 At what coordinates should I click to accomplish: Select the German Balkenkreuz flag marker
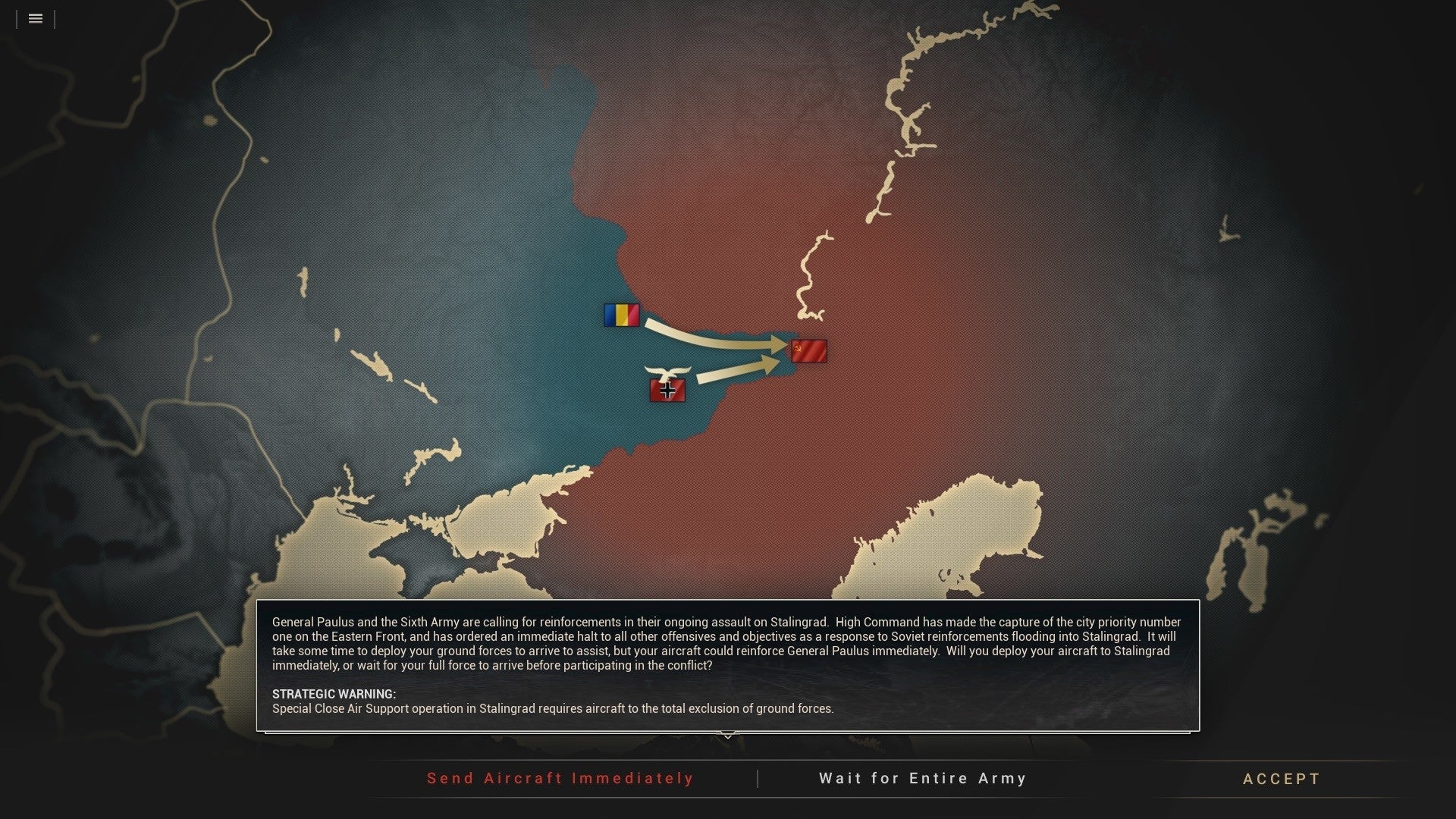(x=667, y=391)
